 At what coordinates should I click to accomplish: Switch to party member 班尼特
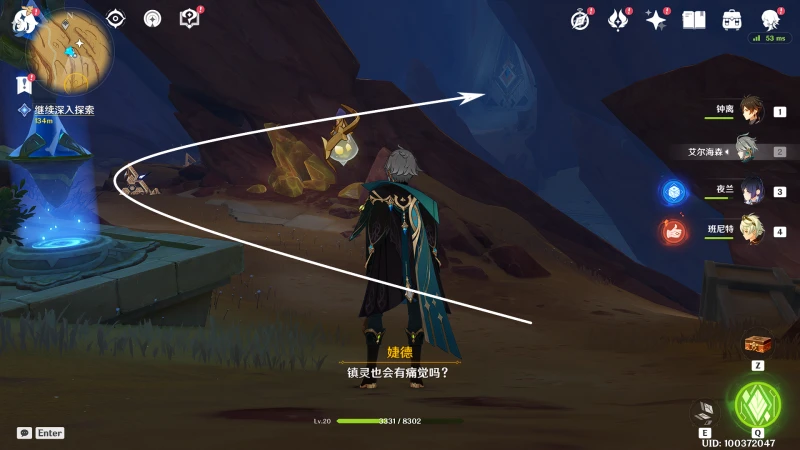click(x=748, y=230)
